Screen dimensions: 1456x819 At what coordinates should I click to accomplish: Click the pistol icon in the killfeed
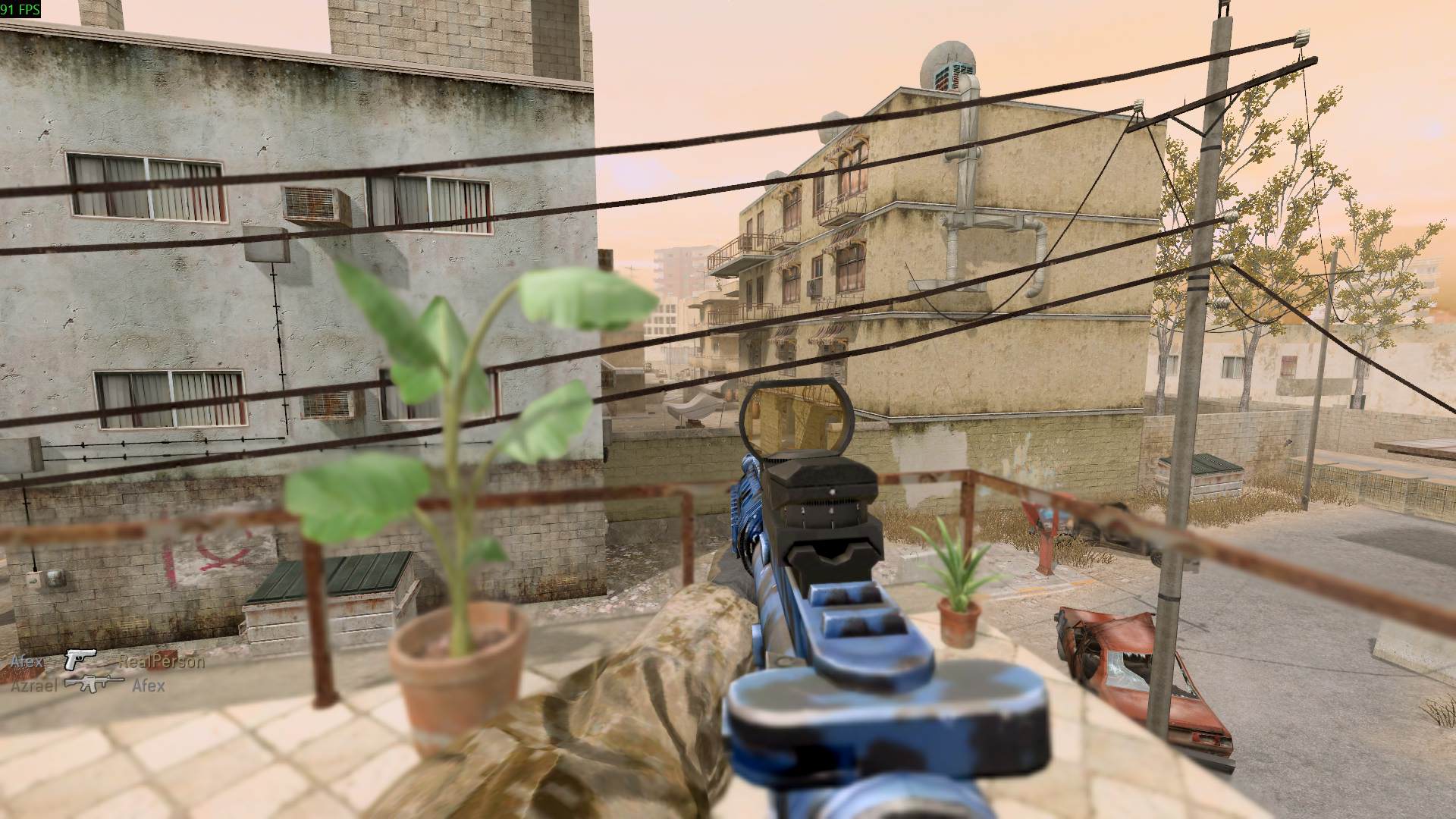pos(80,660)
